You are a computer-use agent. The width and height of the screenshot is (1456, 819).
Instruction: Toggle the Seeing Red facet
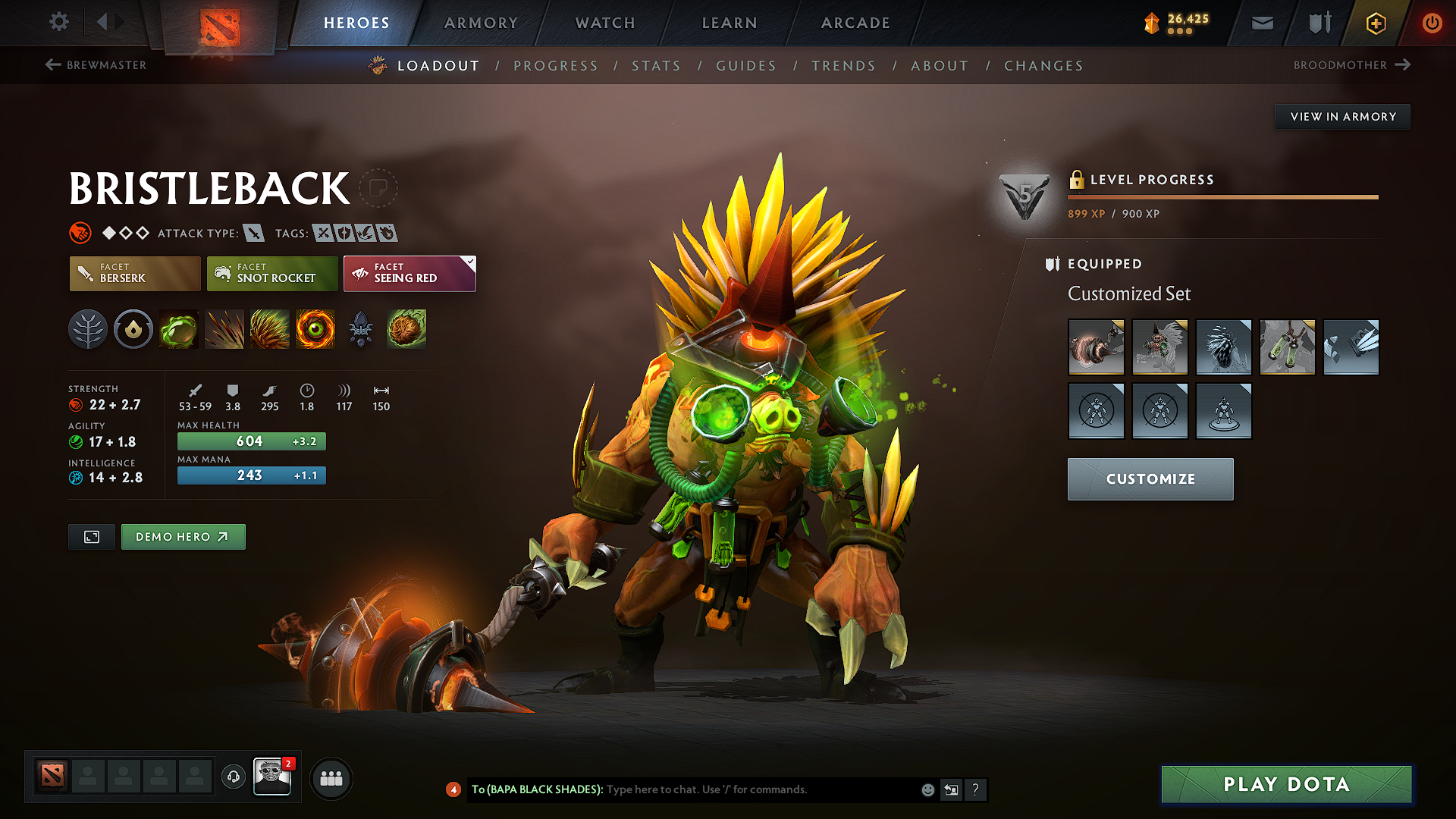click(x=409, y=274)
